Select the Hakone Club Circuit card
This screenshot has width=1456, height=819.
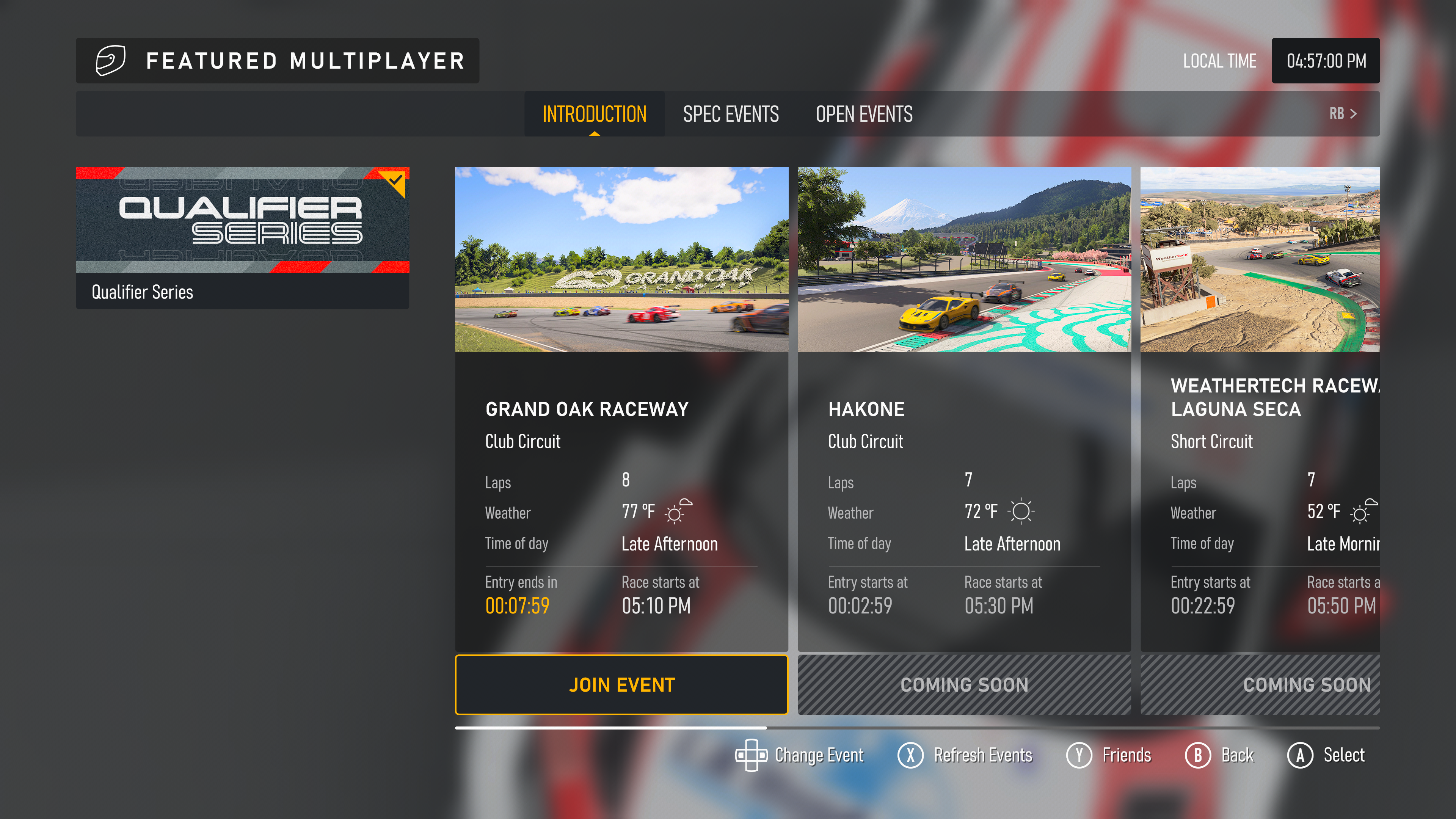(964, 407)
